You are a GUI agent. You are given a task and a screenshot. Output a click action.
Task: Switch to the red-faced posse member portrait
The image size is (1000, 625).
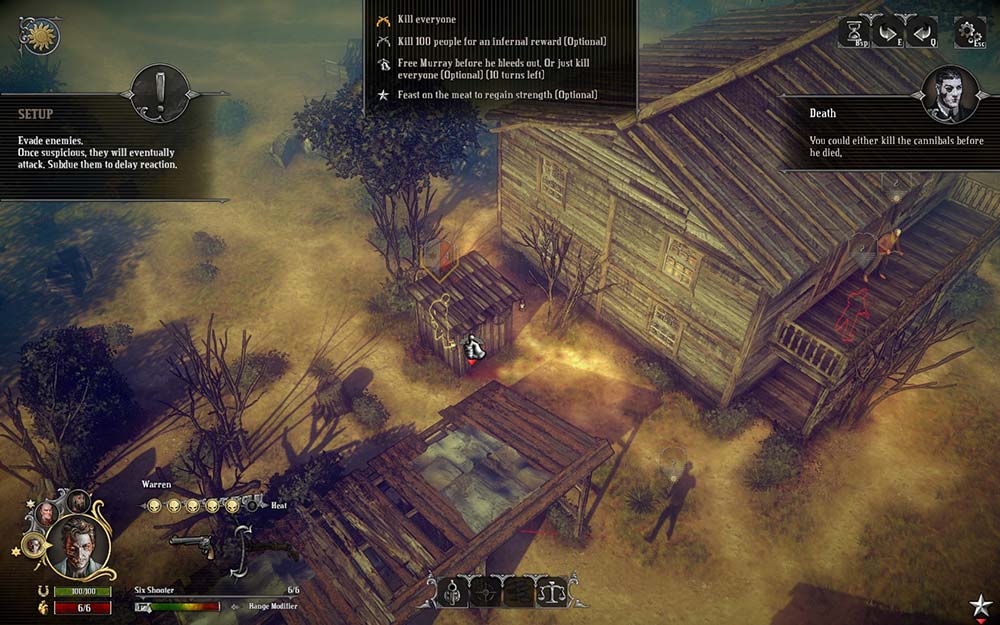(x=46, y=514)
